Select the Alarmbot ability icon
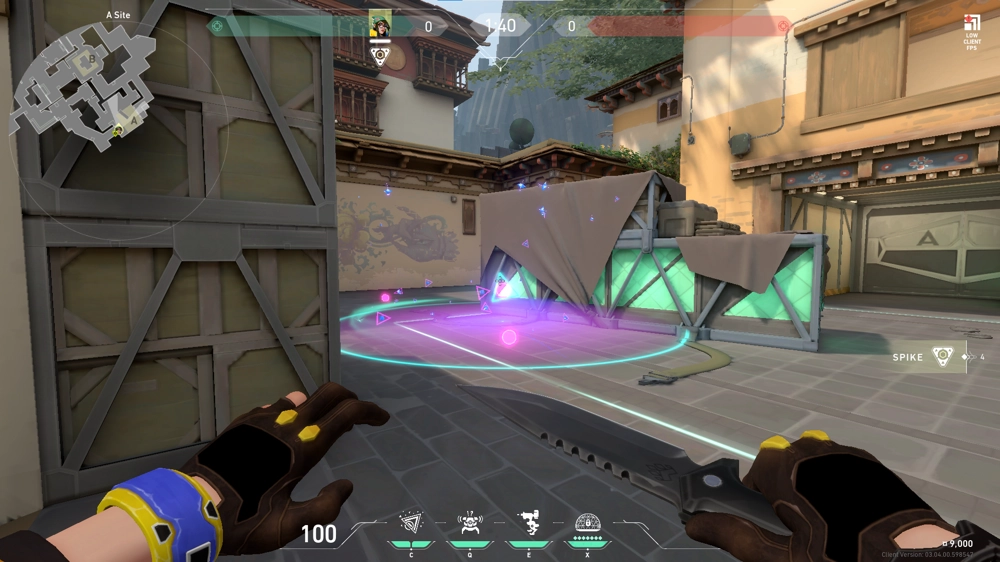Viewport: 1000px width, 562px height. coord(469,523)
